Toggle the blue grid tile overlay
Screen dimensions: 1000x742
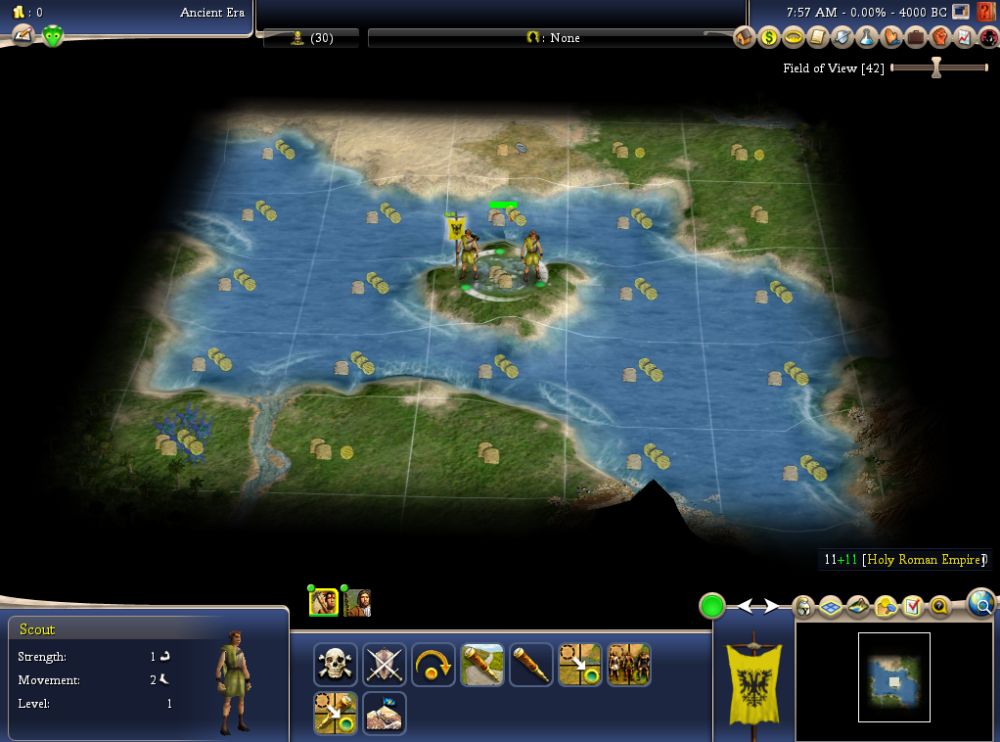830,606
